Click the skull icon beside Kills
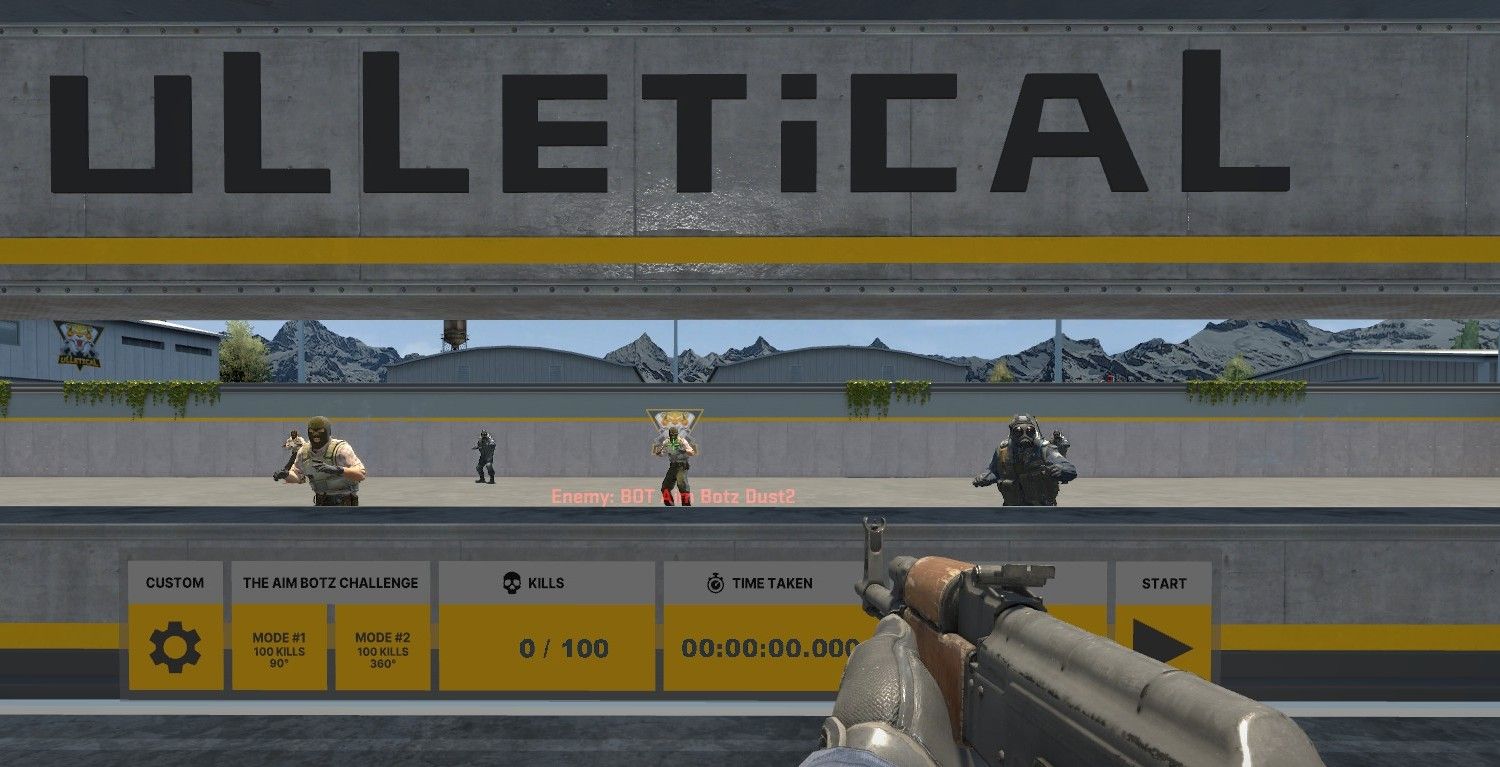The height and width of the screenshot is (767, 1500). (x=512, y=582)
